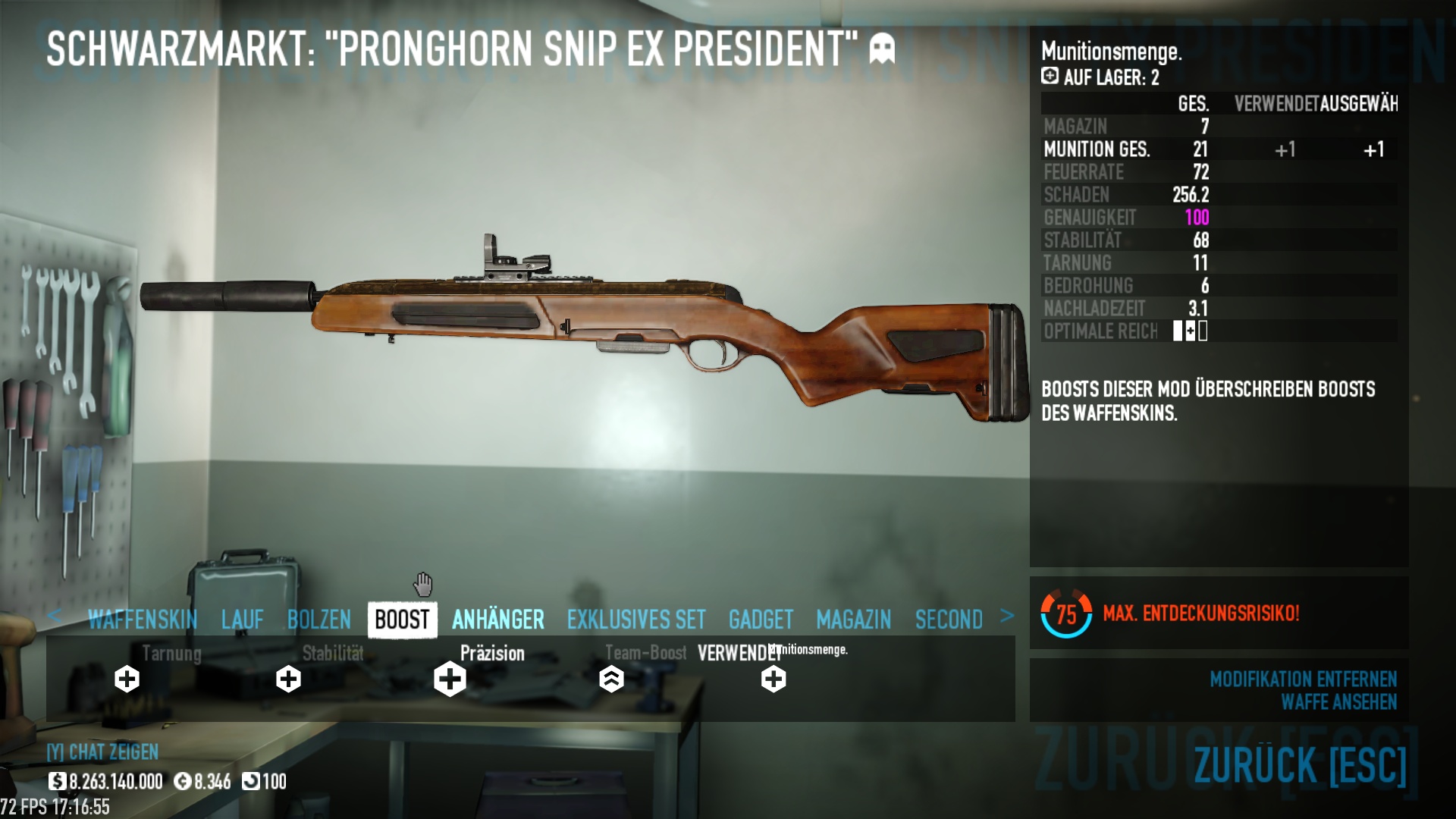Click Modifikation Entfernen
Screen dimensions: 1456x819
pyautogui.click(x=1303, y=679)
